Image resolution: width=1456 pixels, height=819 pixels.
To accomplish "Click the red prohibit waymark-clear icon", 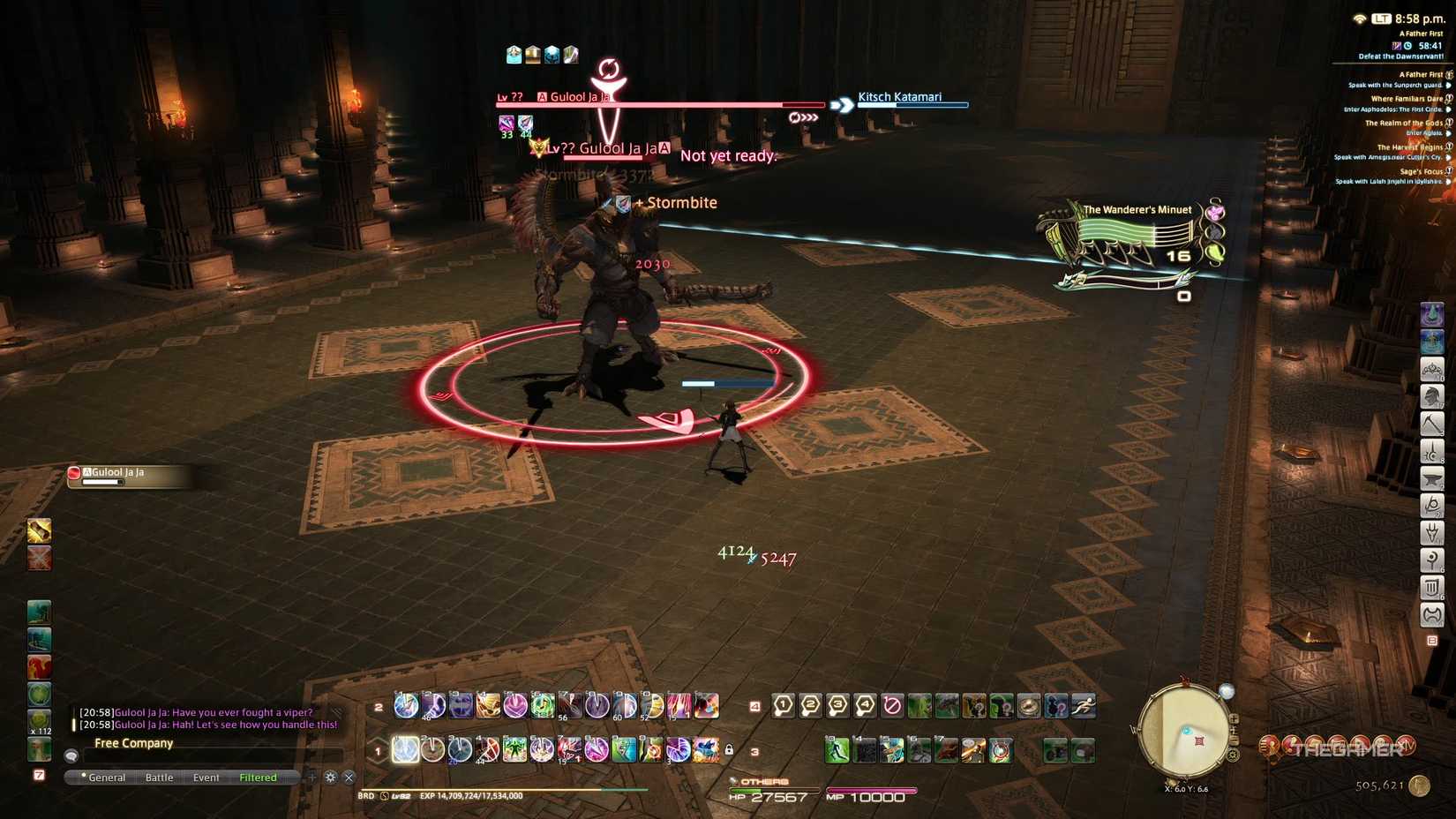I will click(892, 704).
